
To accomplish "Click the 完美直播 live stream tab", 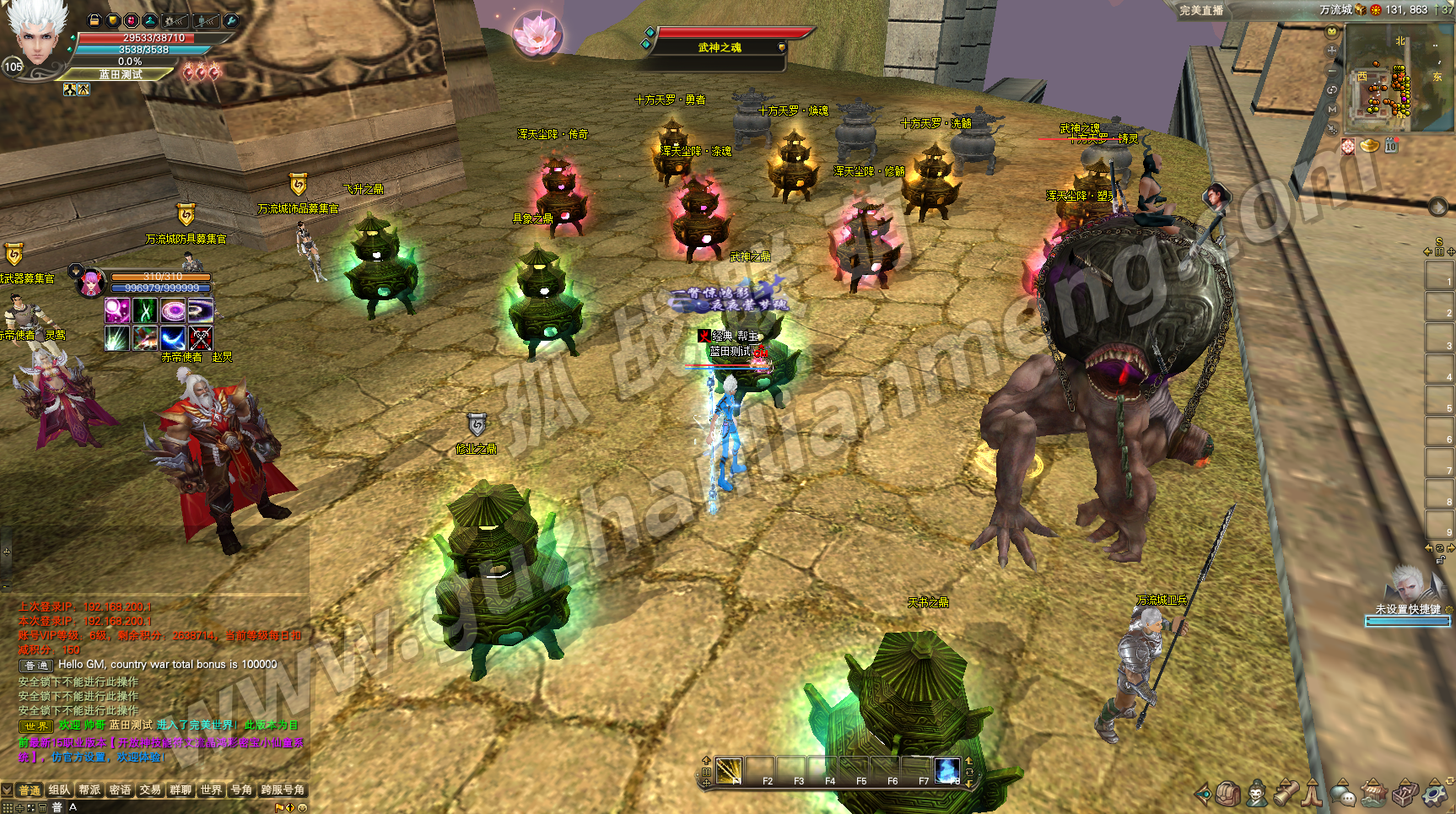I will coord(1201,10).
